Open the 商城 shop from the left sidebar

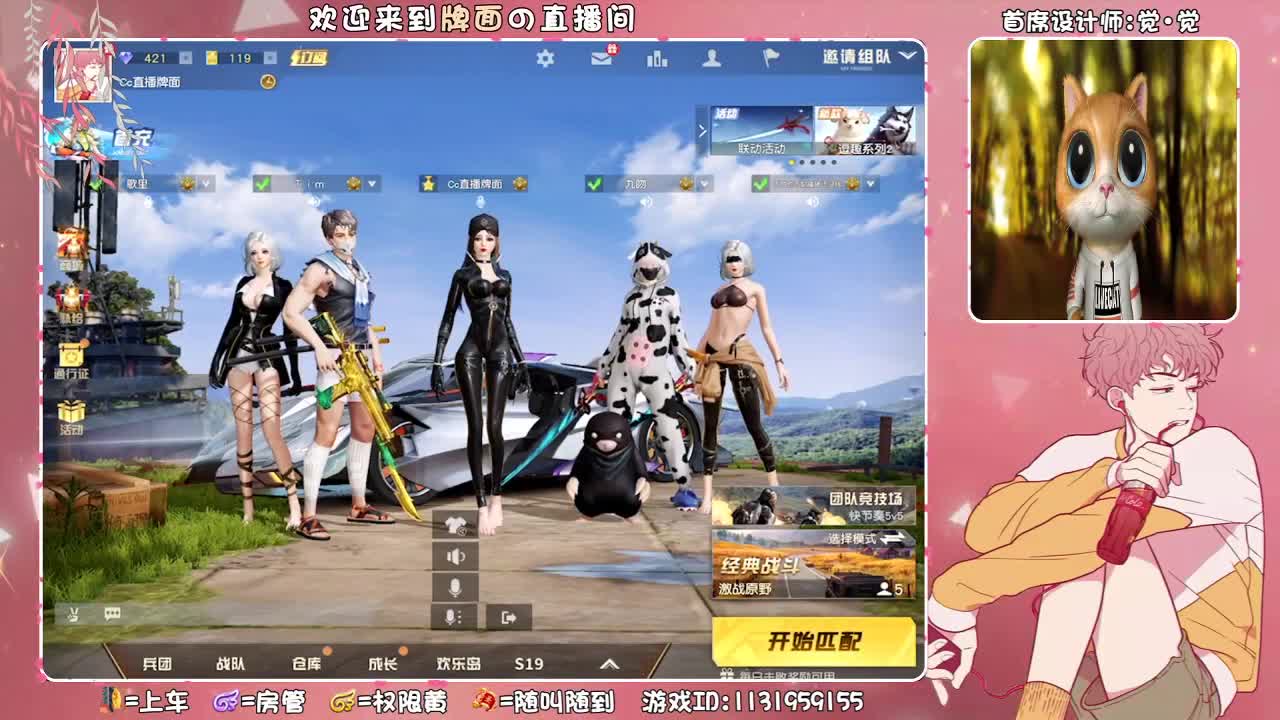(69, 251)
